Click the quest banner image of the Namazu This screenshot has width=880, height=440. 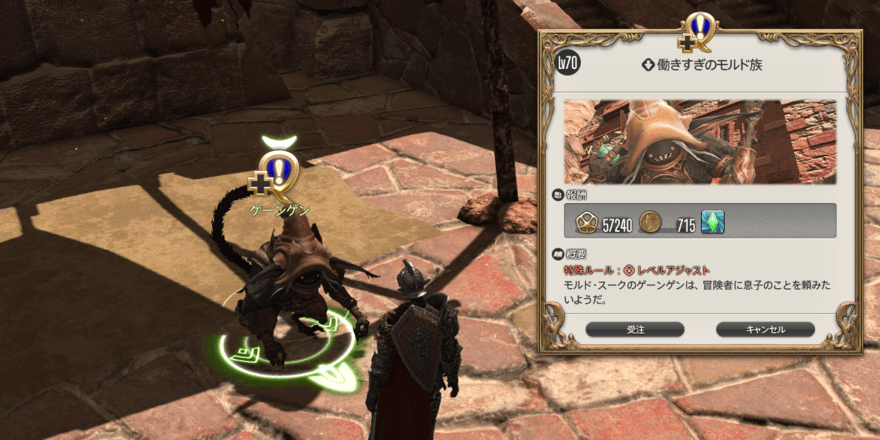pos(700,141)
